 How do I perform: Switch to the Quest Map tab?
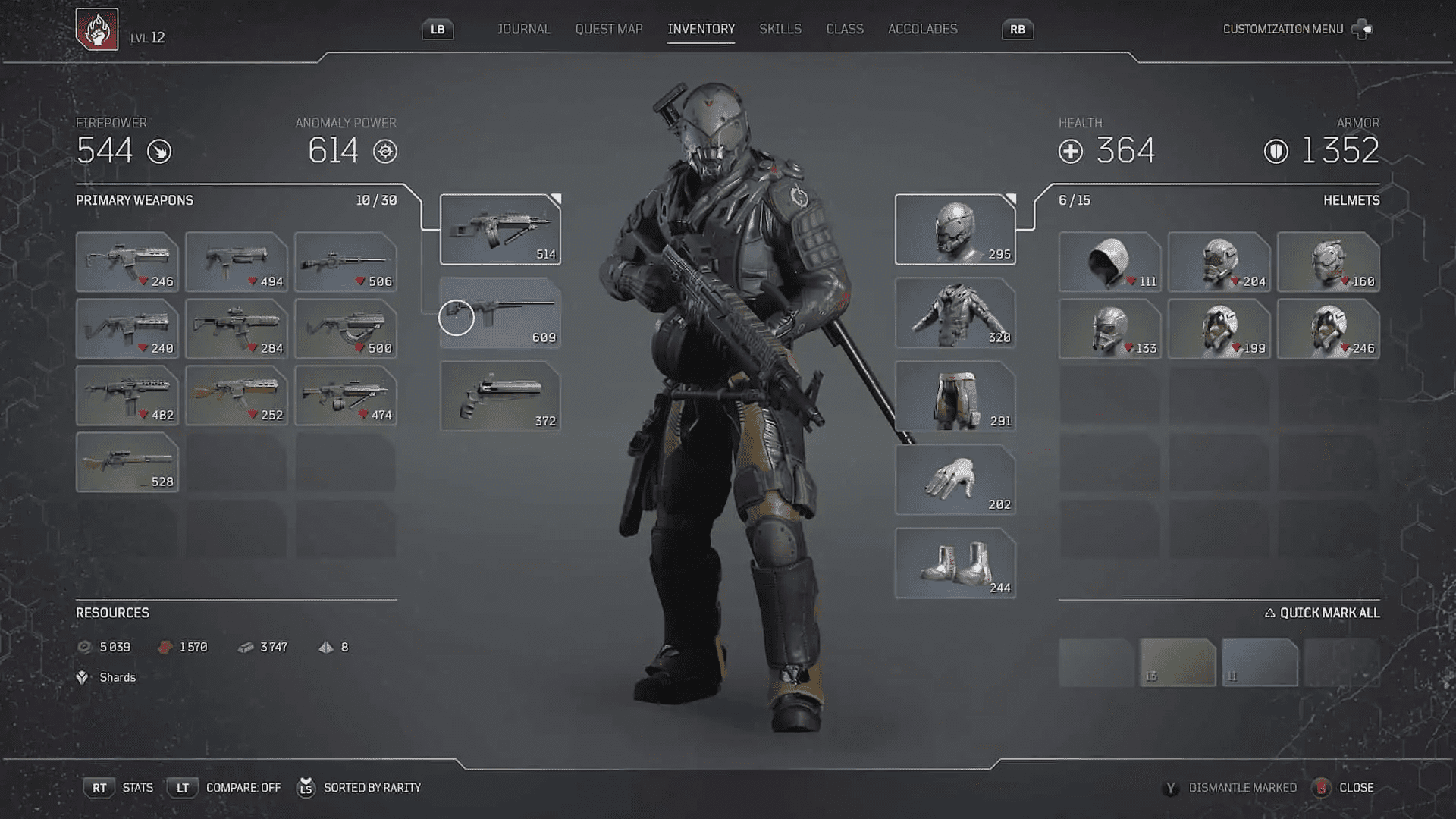click(608, 29)
